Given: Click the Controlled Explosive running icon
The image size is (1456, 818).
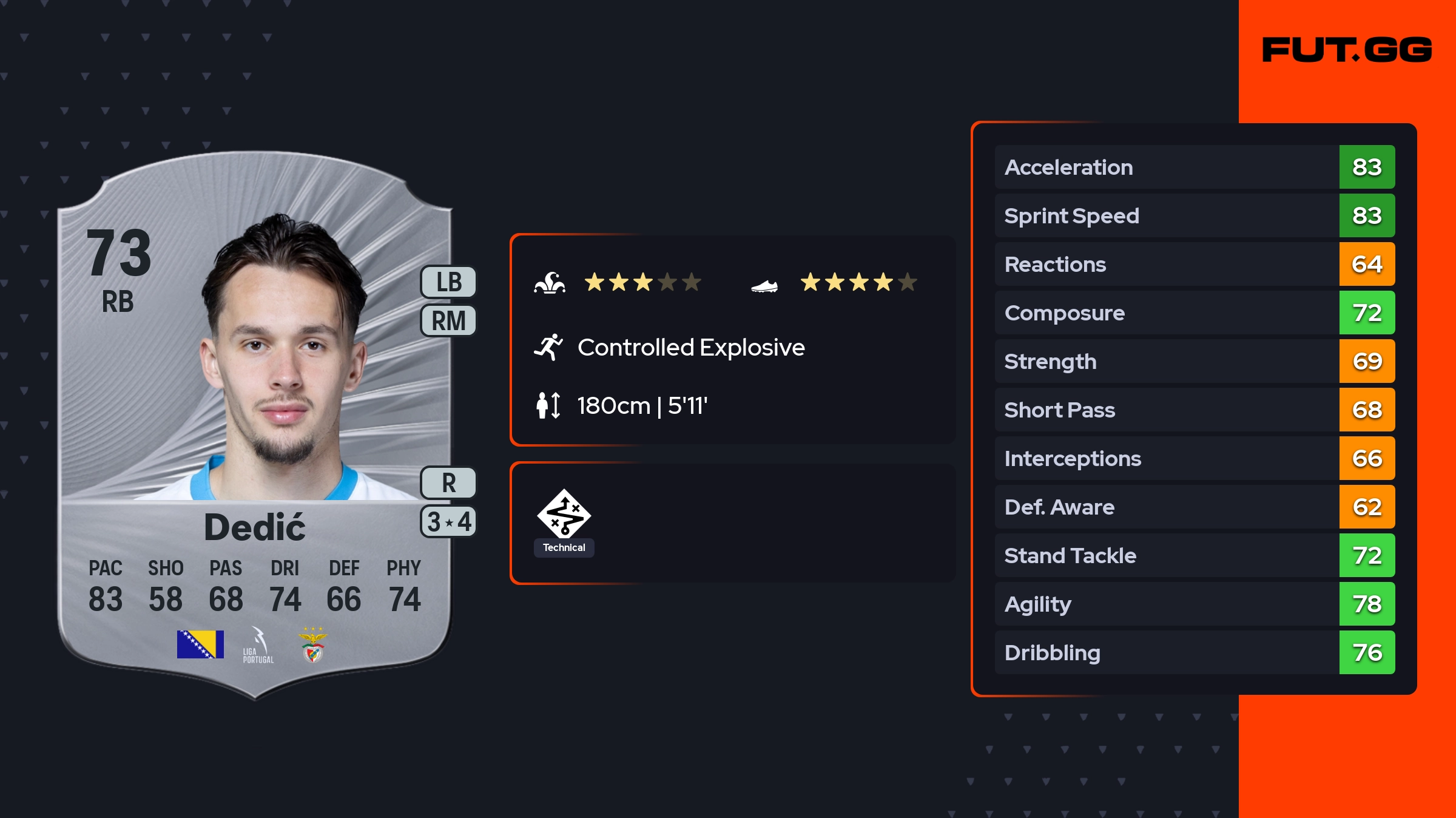Looking at the screenshot, I should (x=548, y=347).
